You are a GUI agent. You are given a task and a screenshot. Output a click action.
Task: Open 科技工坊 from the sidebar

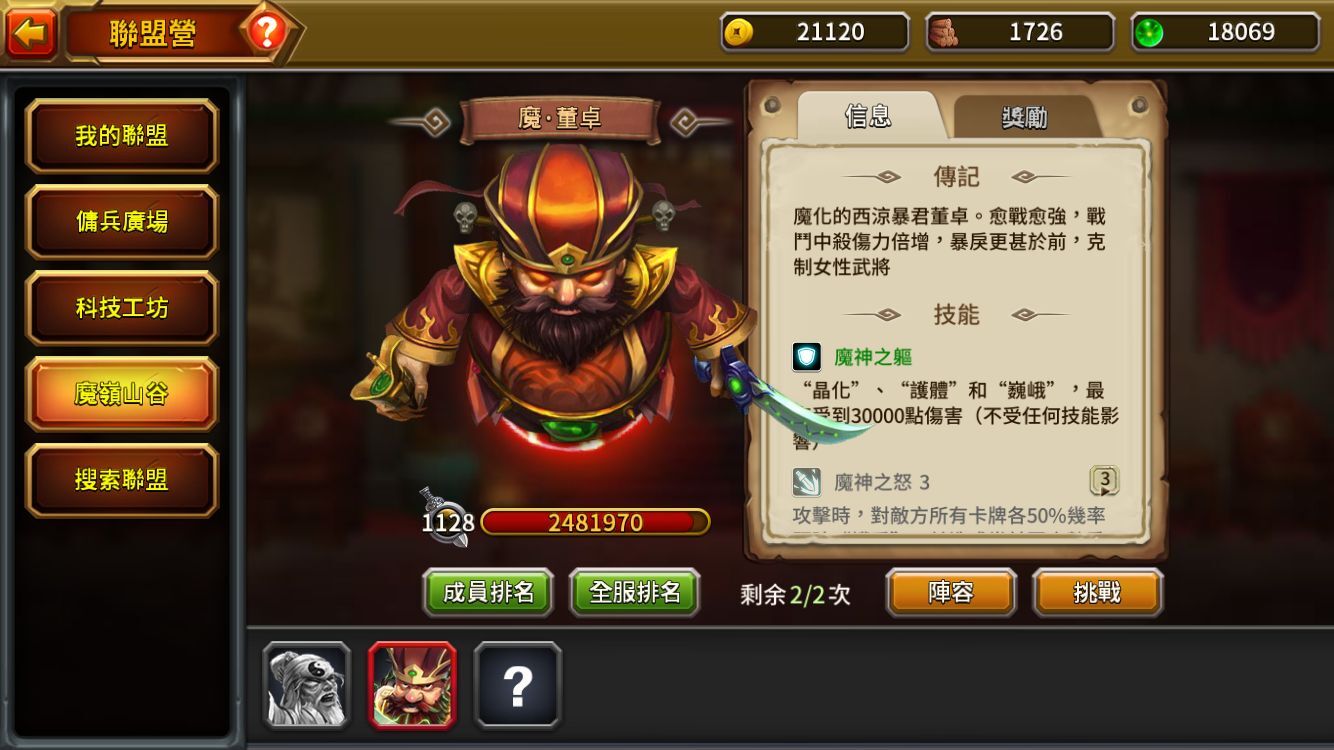[121, 307]
